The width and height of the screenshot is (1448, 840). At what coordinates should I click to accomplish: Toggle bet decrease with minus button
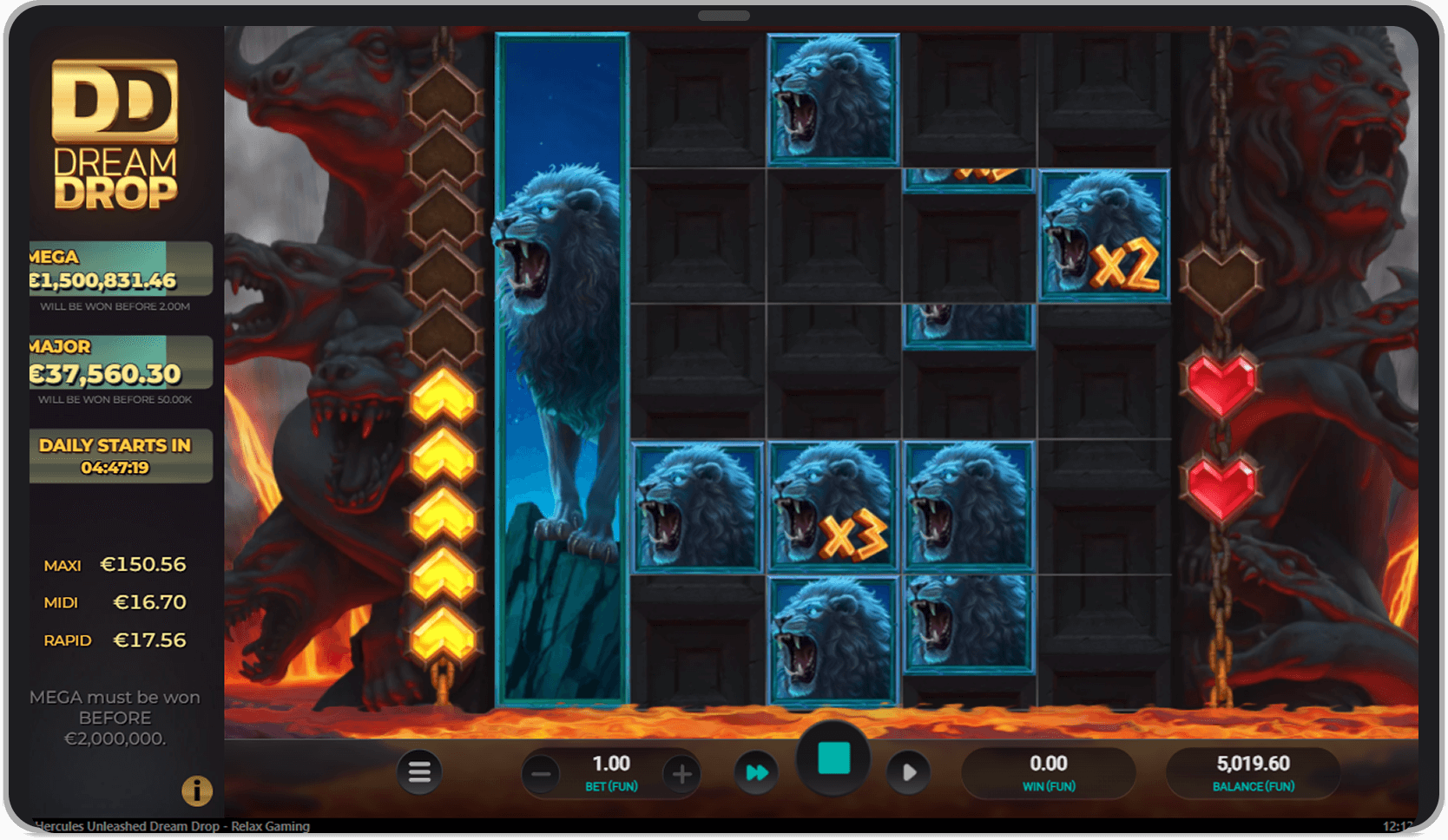point(541,773)
